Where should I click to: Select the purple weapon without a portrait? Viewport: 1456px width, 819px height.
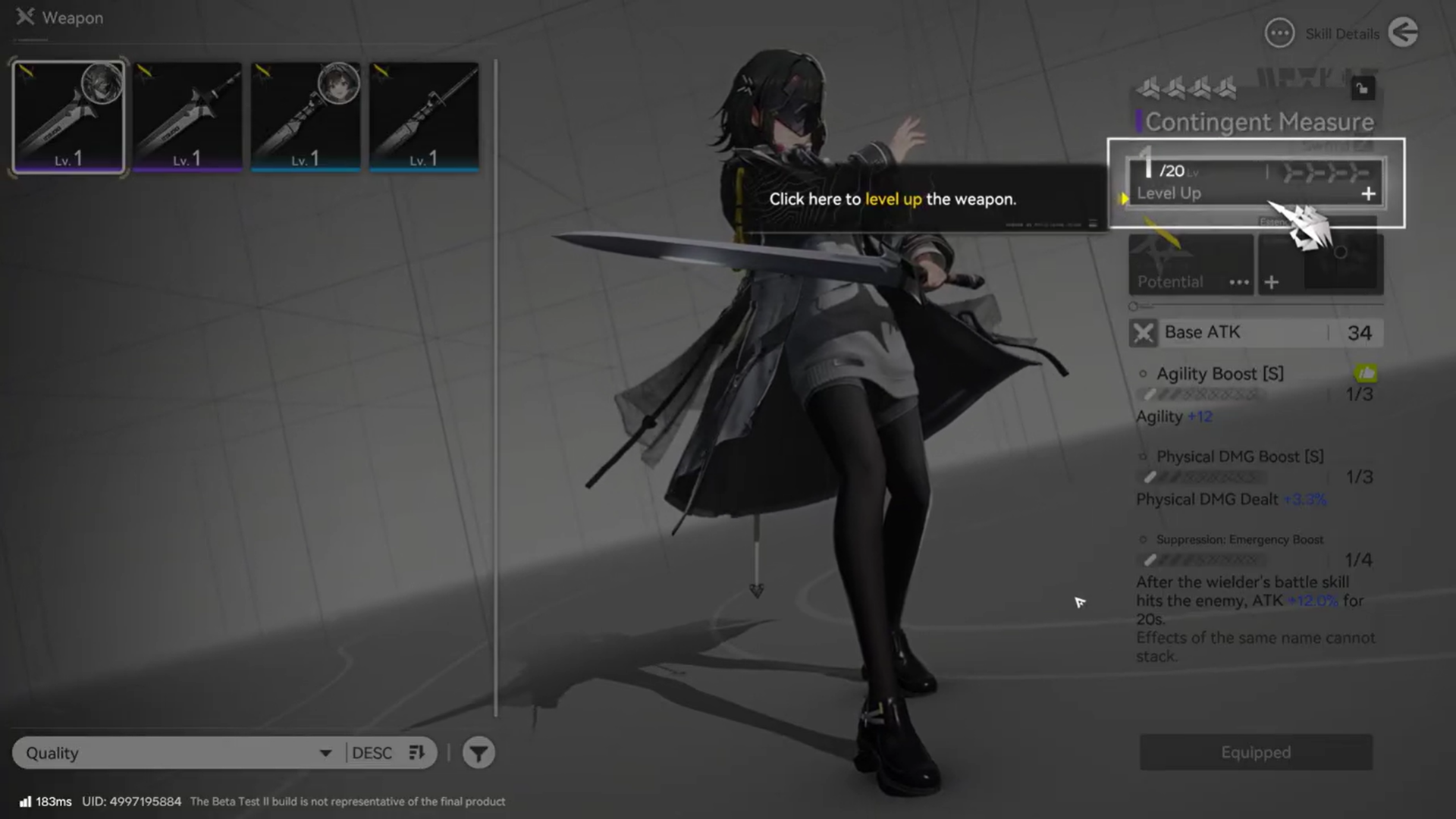click(x=187, y=118)
